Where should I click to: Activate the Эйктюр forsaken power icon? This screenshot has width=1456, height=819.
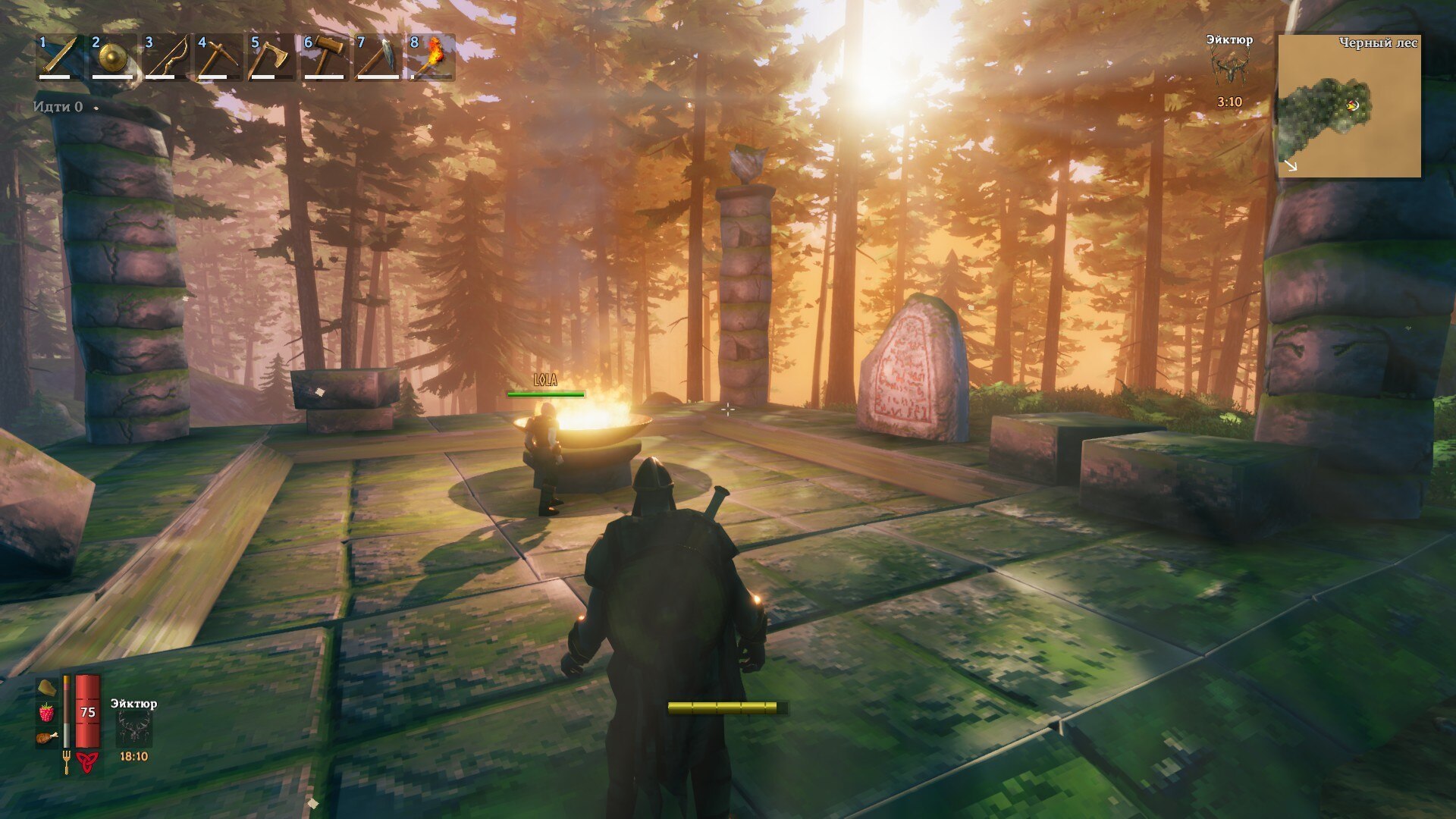(134, 730)
